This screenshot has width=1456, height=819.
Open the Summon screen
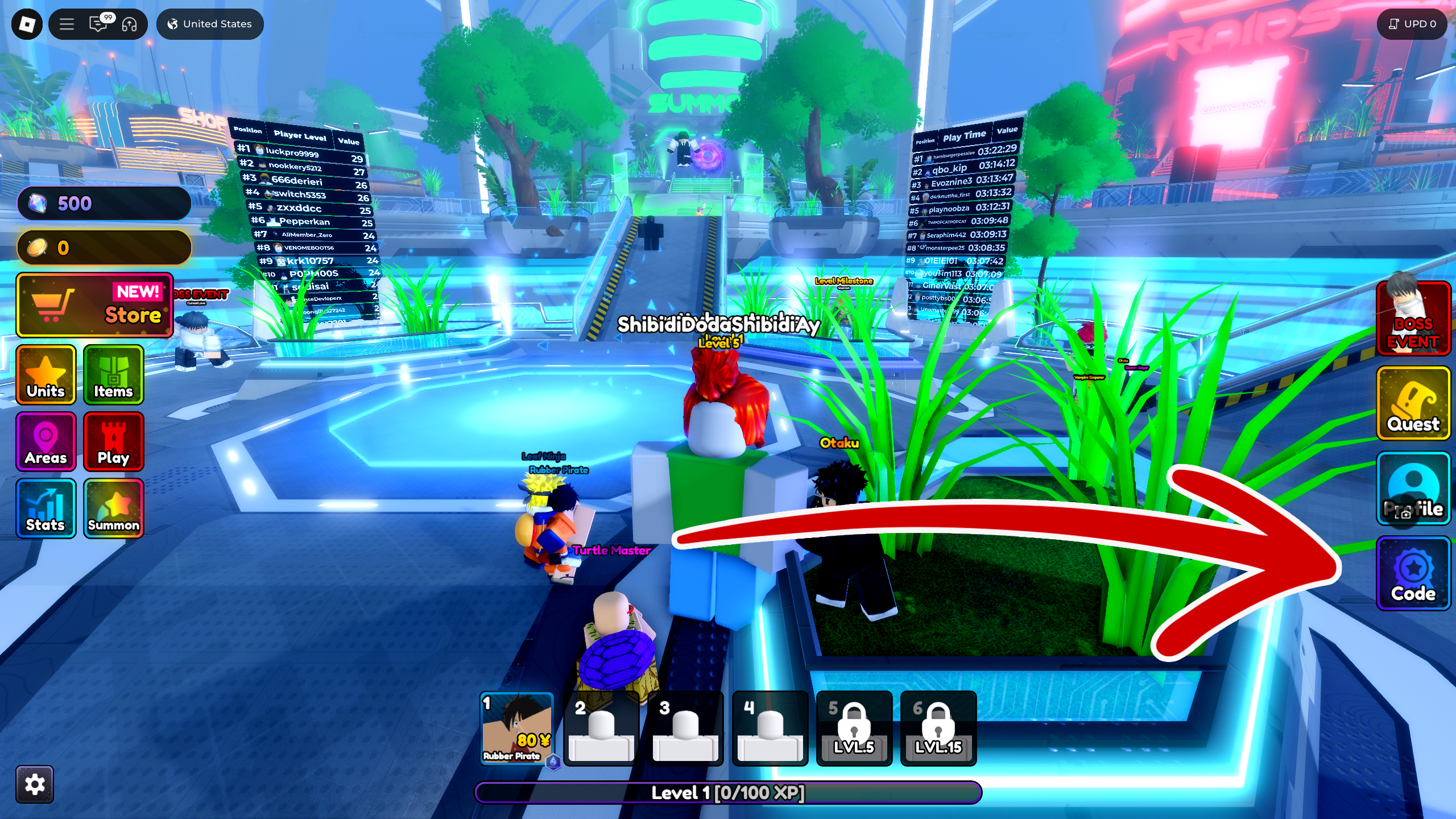tap(113, 508)
